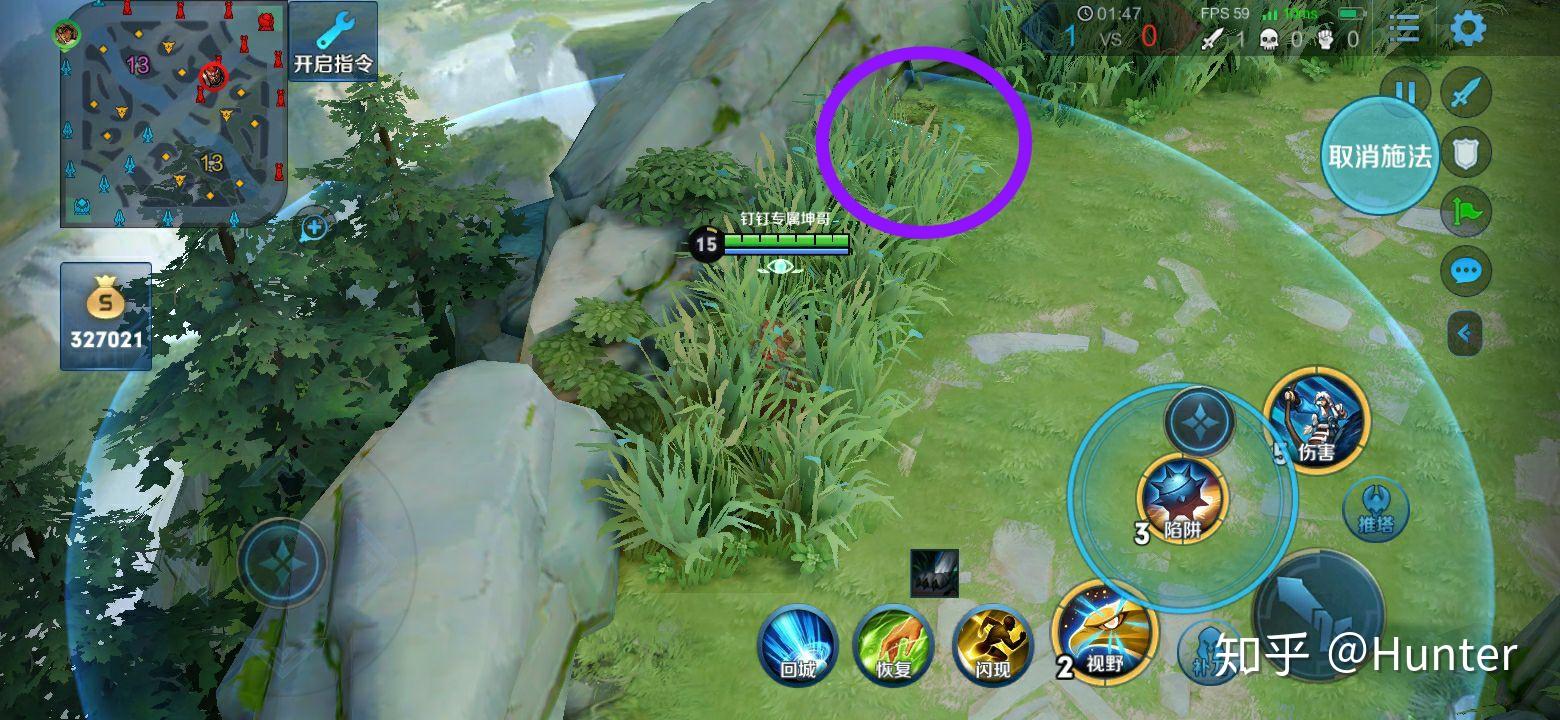Tap the large basic attack button

tap(1319, 611)
